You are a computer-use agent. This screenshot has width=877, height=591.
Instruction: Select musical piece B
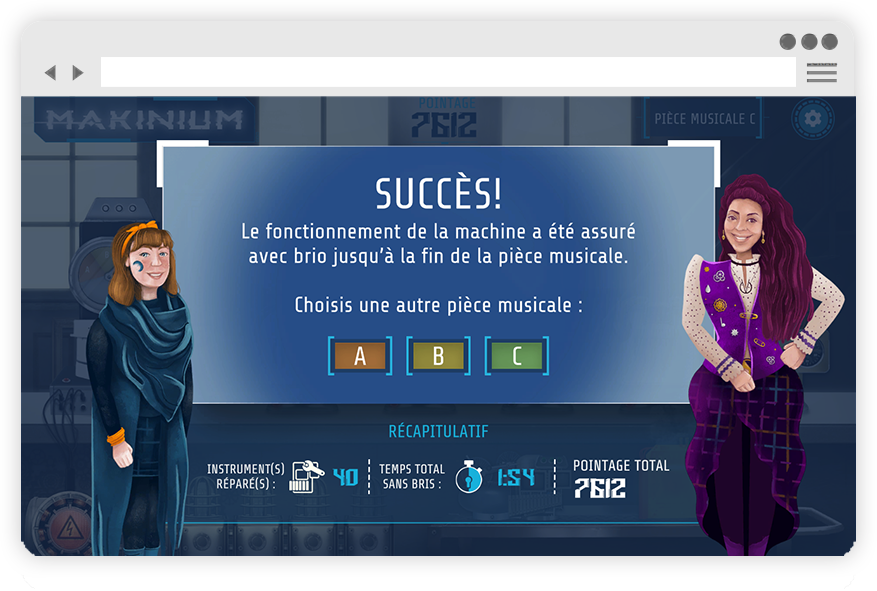pos(438,356)
